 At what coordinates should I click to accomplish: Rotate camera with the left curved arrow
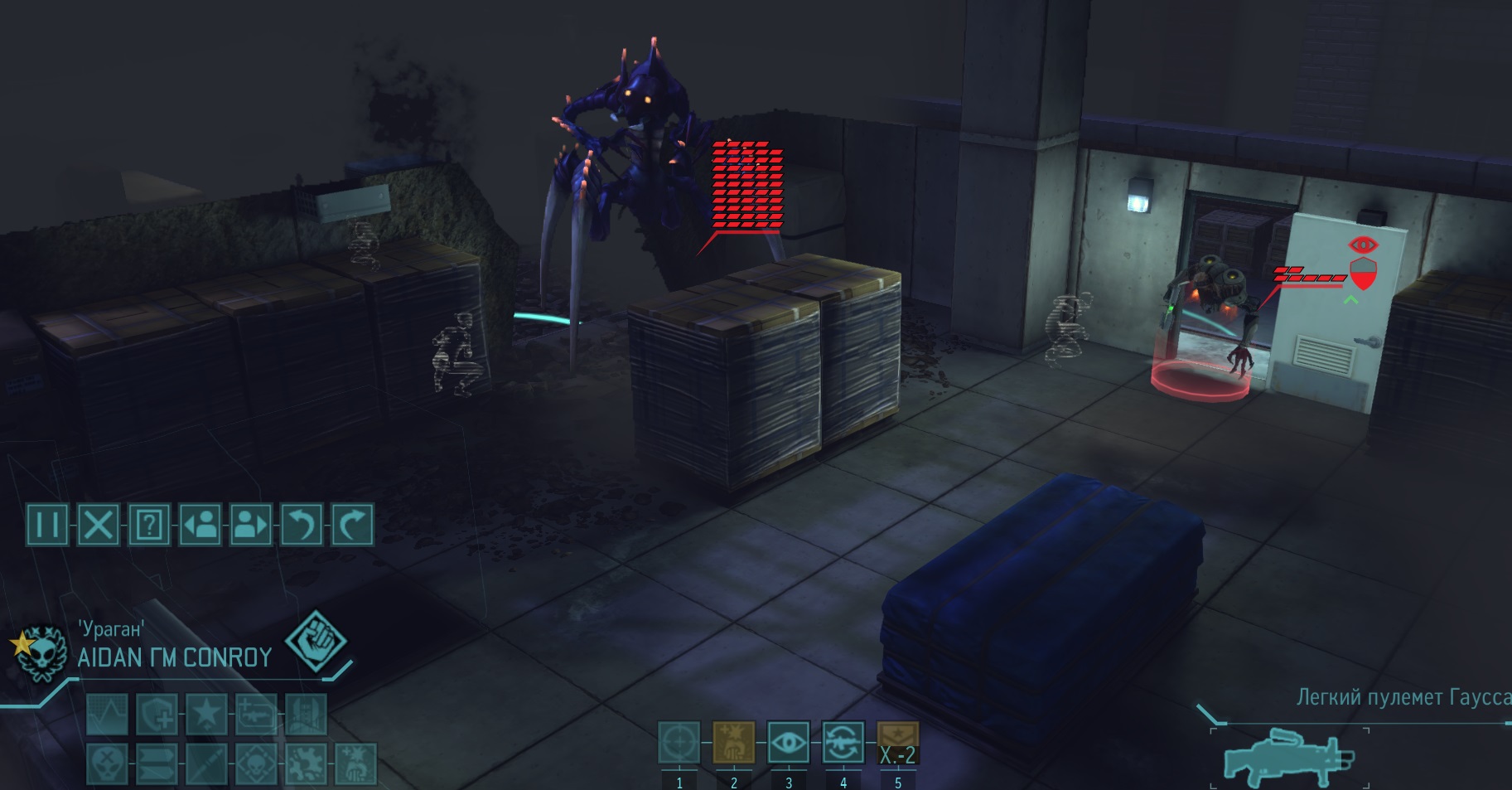coord(302,525)
